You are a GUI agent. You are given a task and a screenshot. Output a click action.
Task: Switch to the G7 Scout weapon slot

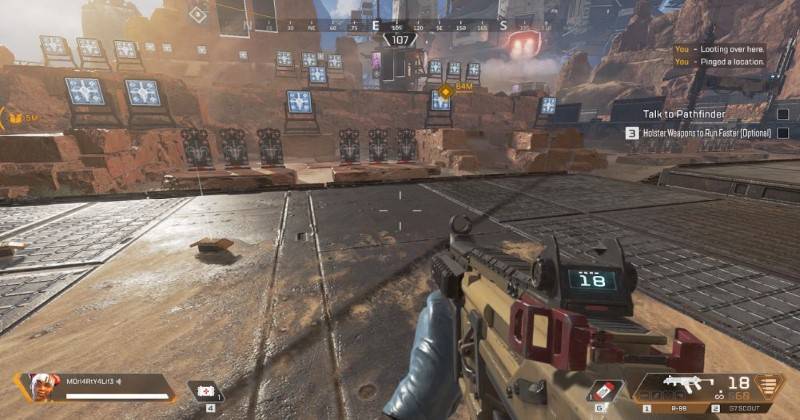[x=746, y=408]
